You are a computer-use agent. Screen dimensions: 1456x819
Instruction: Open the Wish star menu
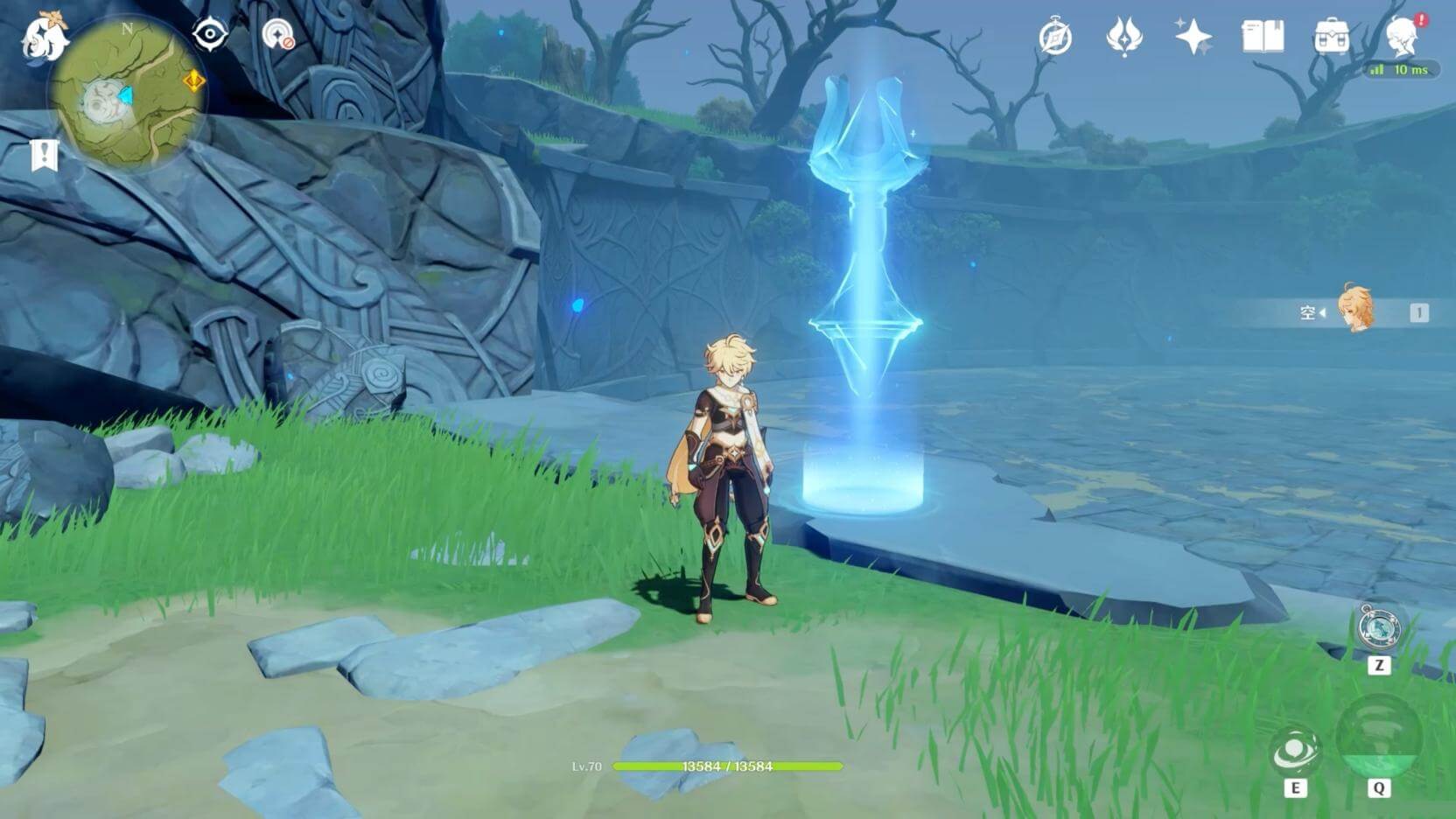coord(1193,38)
